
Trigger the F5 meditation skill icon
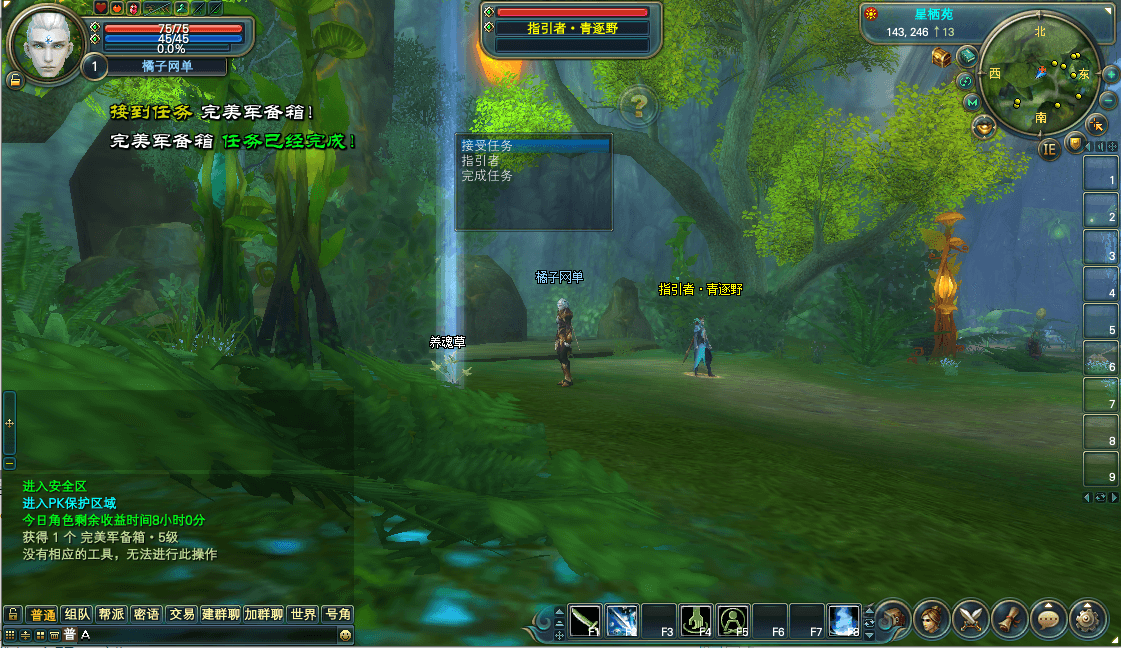point(734,620)
